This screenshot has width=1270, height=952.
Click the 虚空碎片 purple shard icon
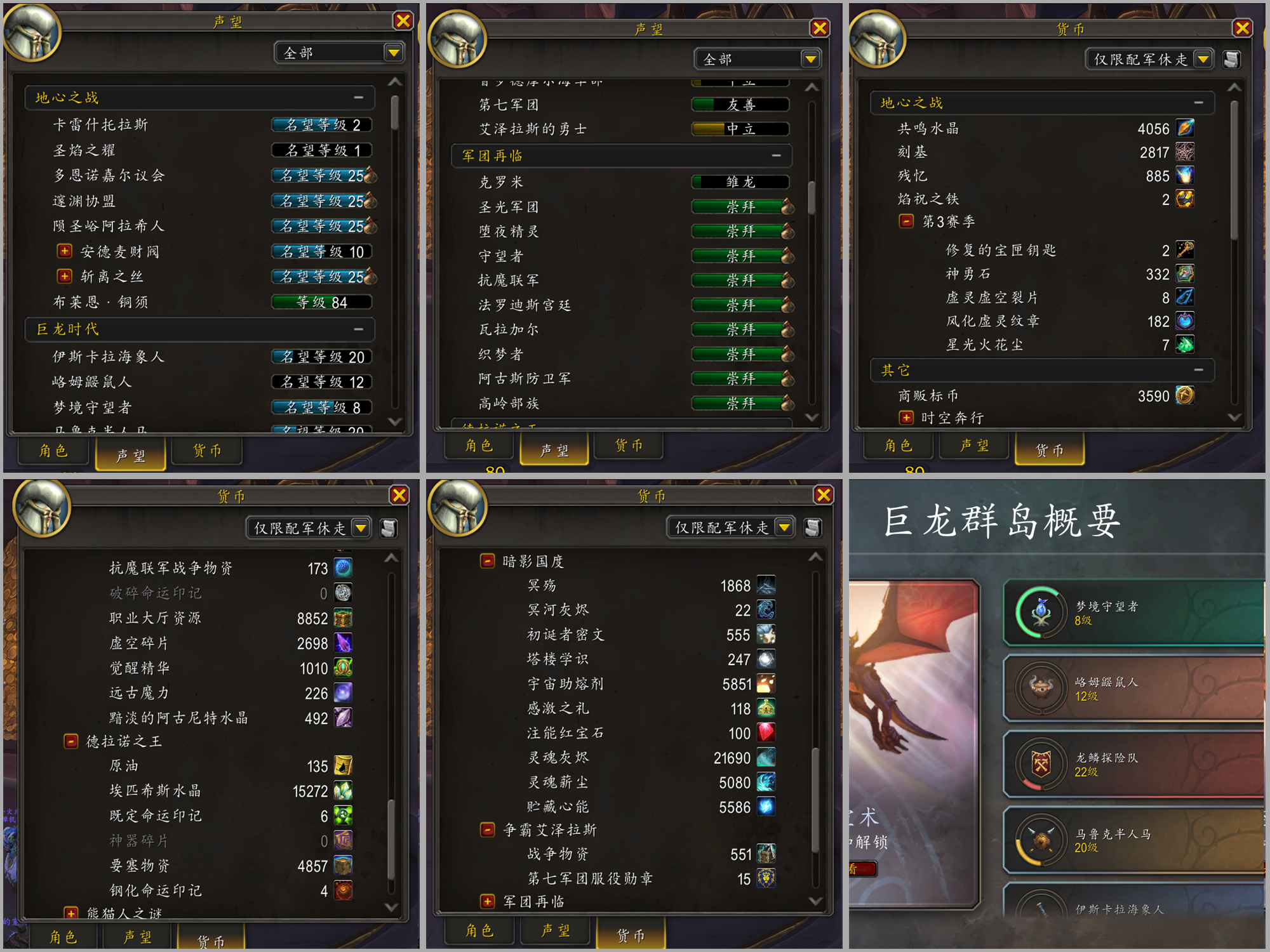tap(342, 643)
